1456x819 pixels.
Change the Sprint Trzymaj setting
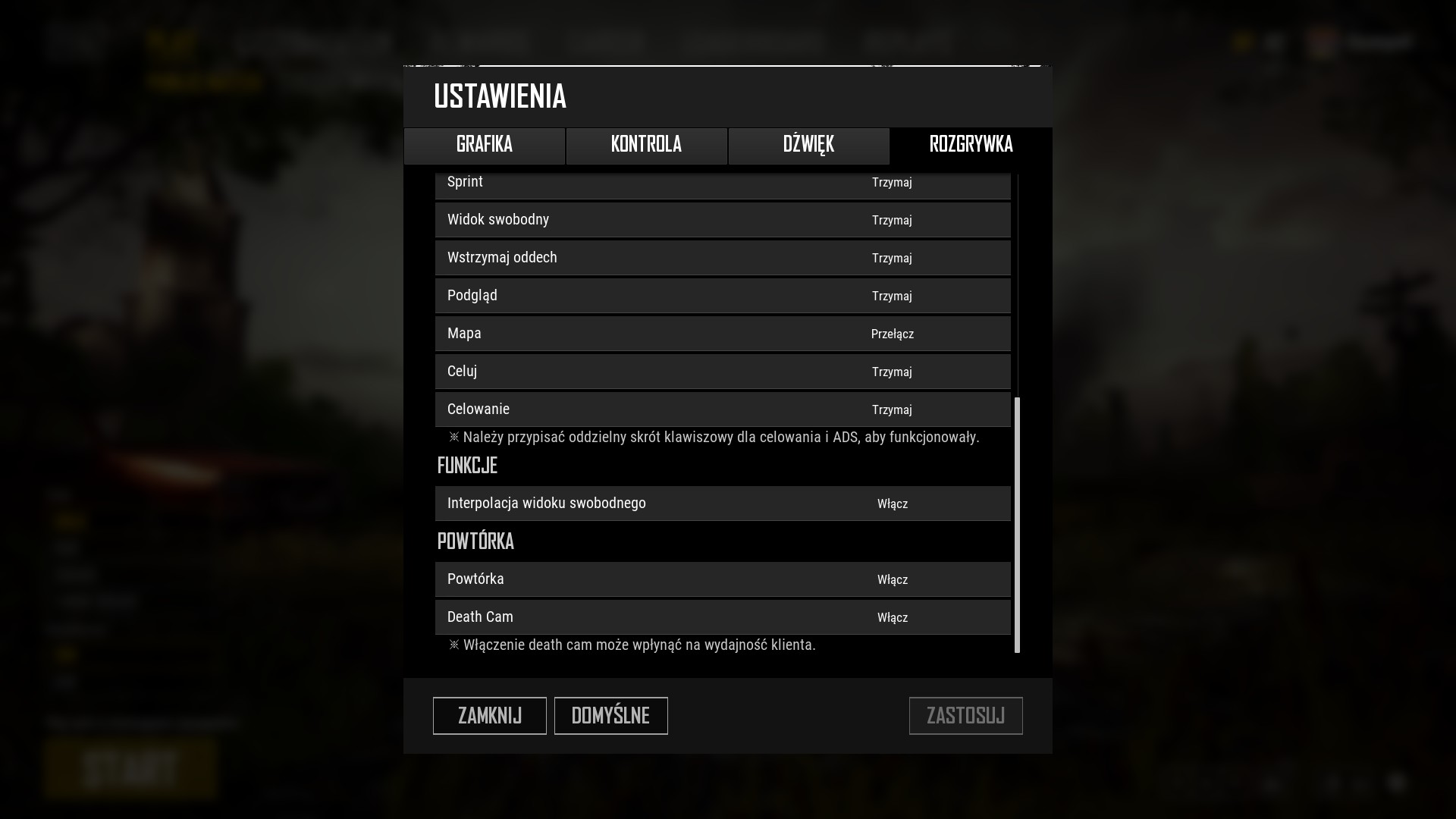coord(892,183)
